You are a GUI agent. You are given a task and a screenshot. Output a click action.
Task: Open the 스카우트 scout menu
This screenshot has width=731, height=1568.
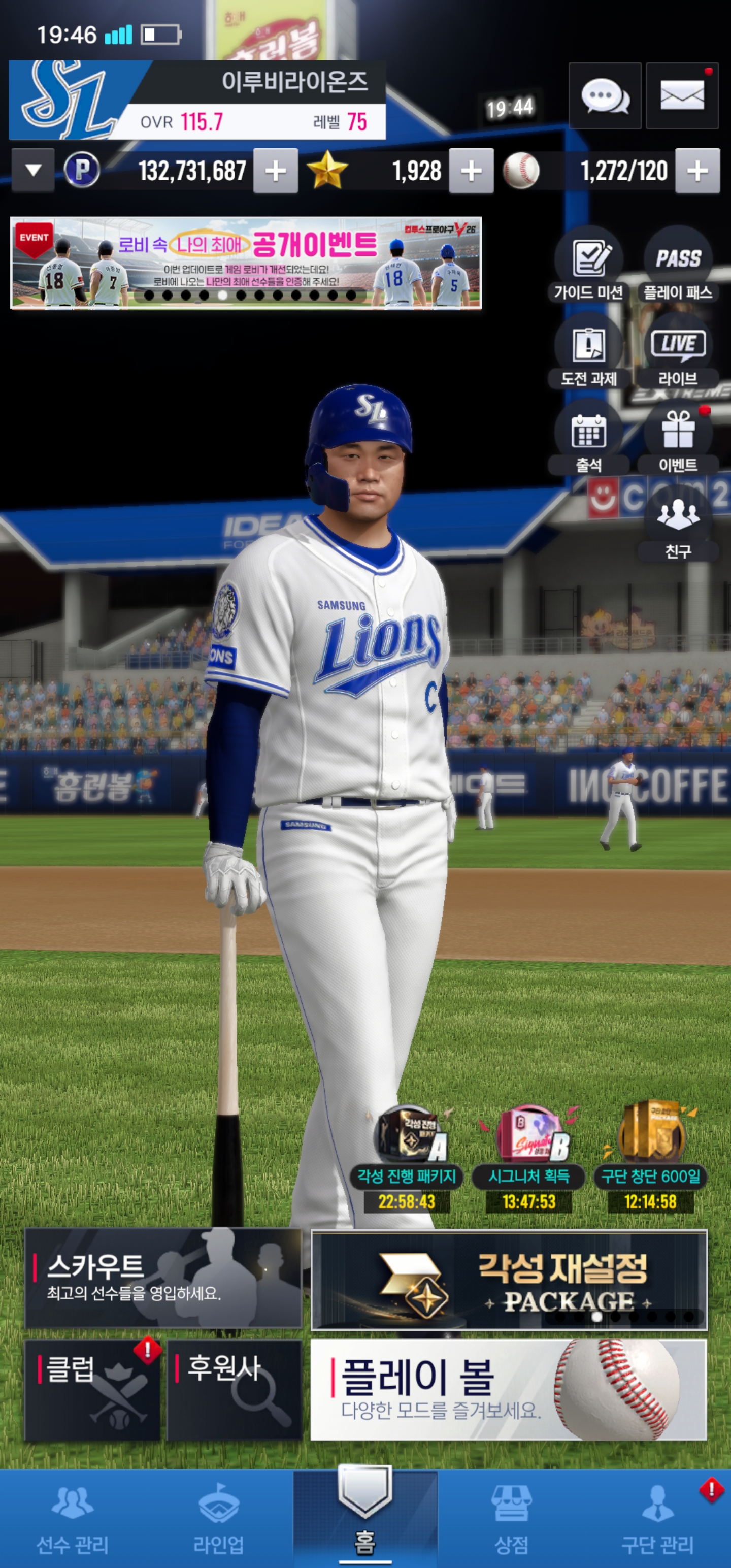tap(163, 1278)
